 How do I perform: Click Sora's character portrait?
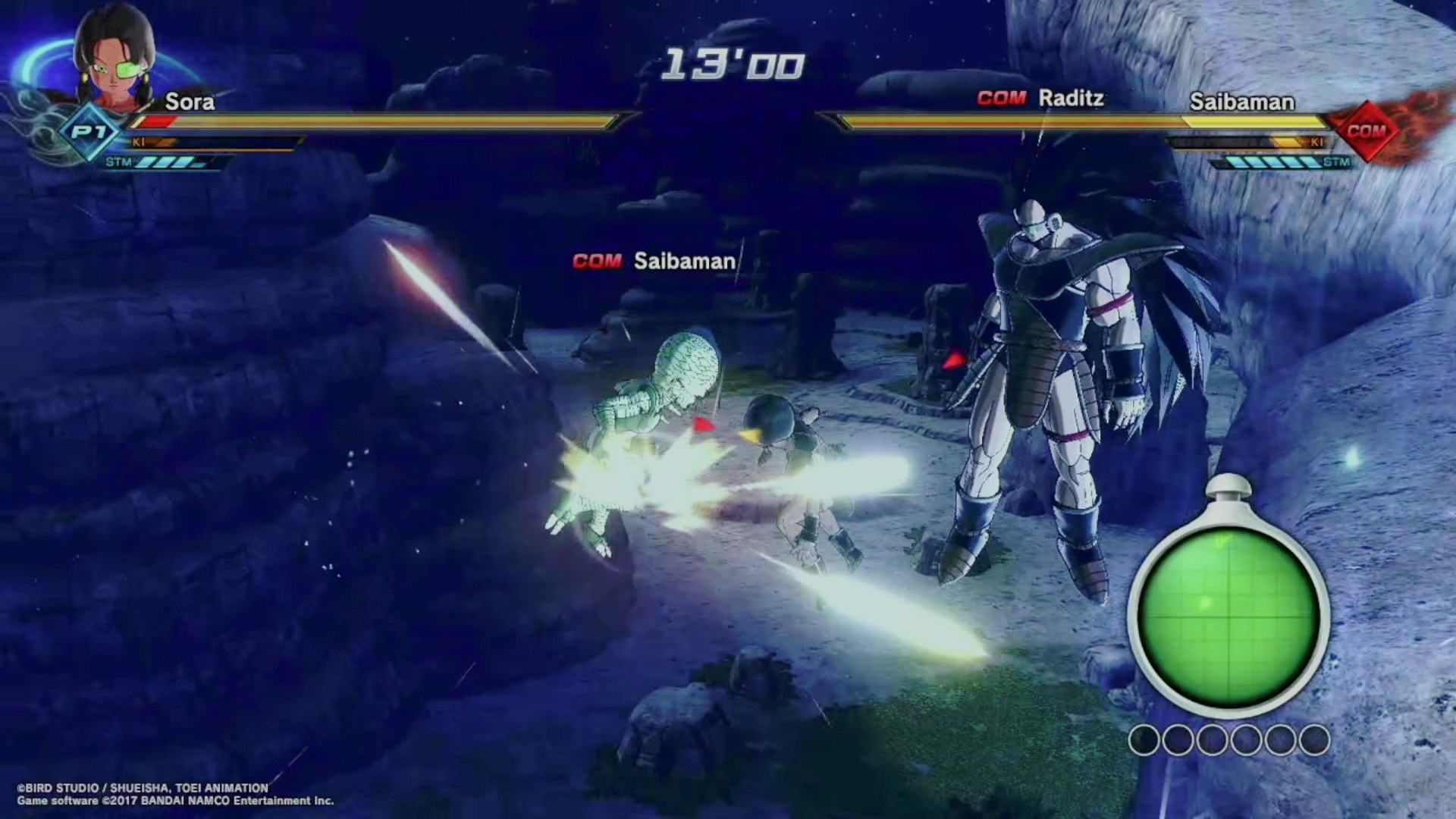(115, 61)
